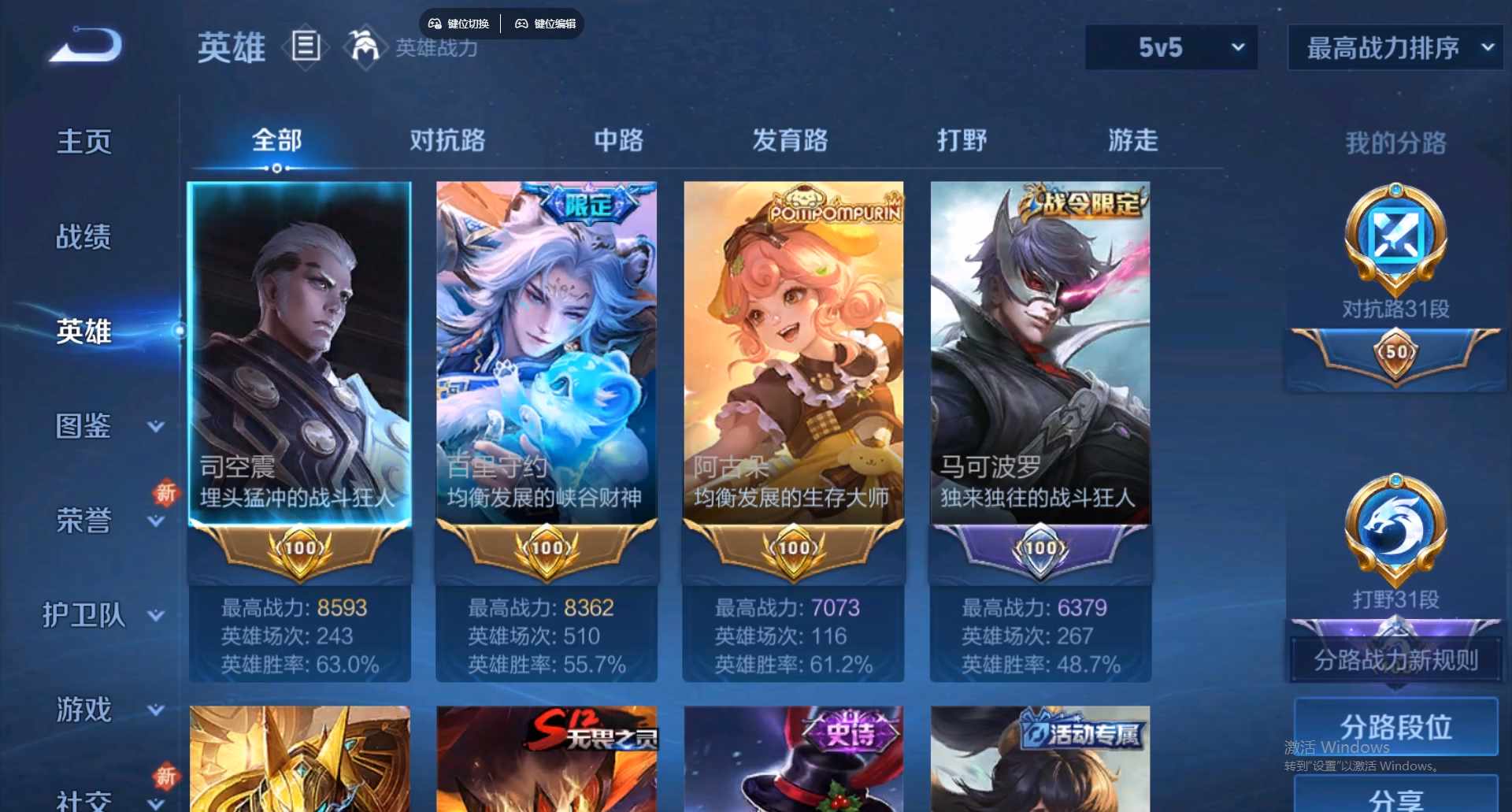Image resolution: width=1512 pixels, height=812 pixels.
Task: Open the hero list icon beside 英雄 title
Action: point(306,47)
